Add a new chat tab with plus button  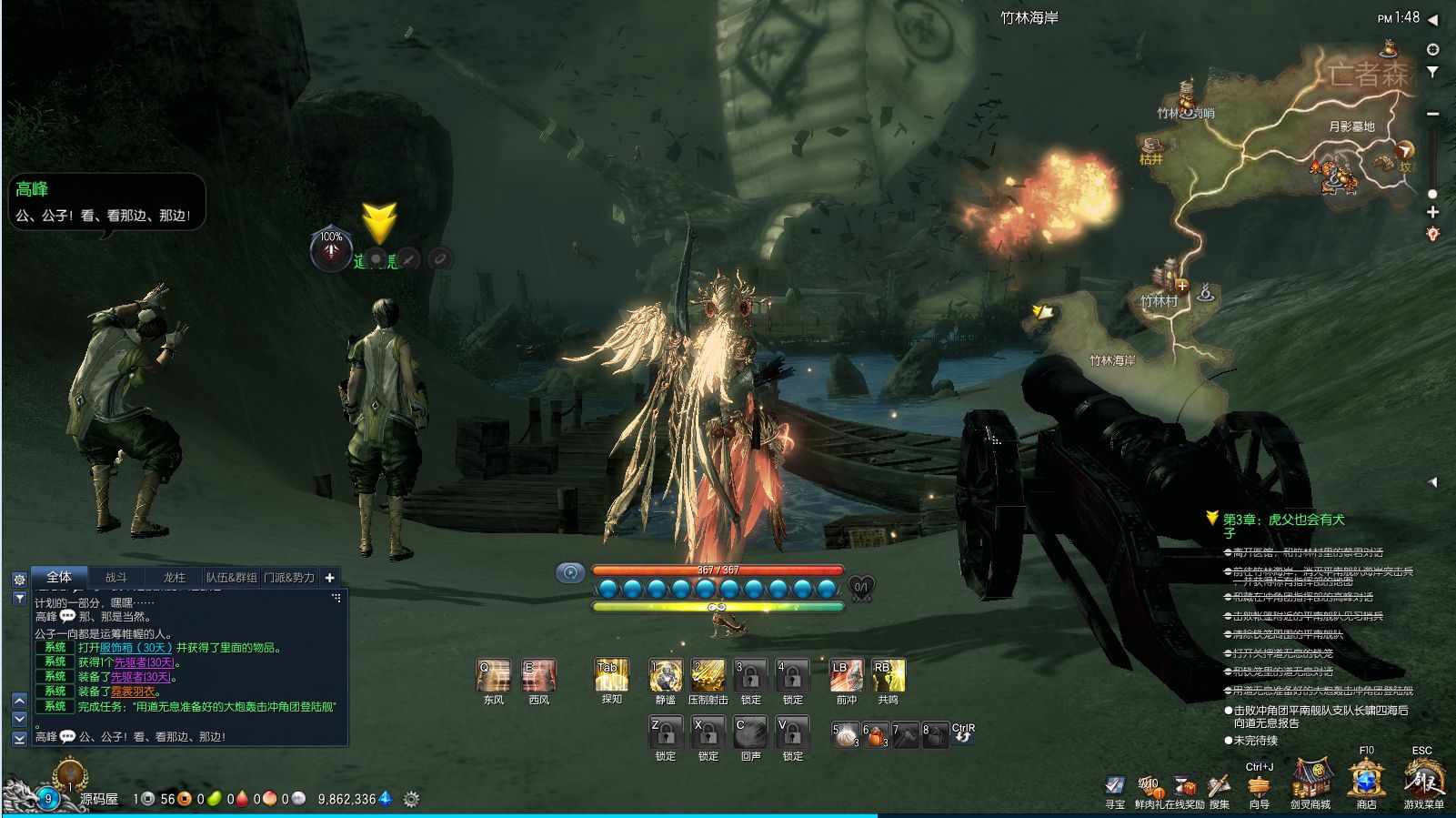330,577
